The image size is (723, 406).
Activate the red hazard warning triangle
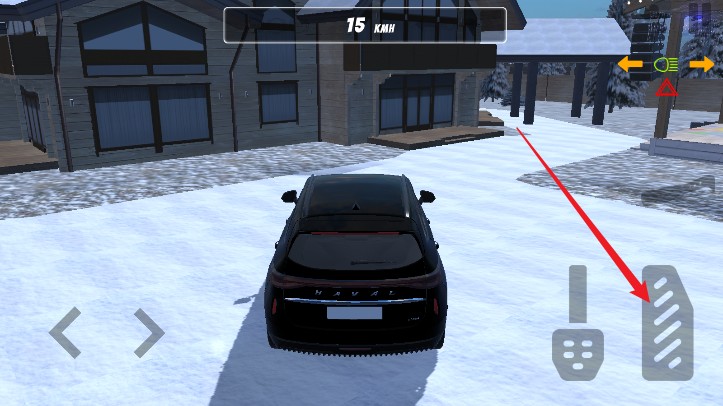(665, 89)
